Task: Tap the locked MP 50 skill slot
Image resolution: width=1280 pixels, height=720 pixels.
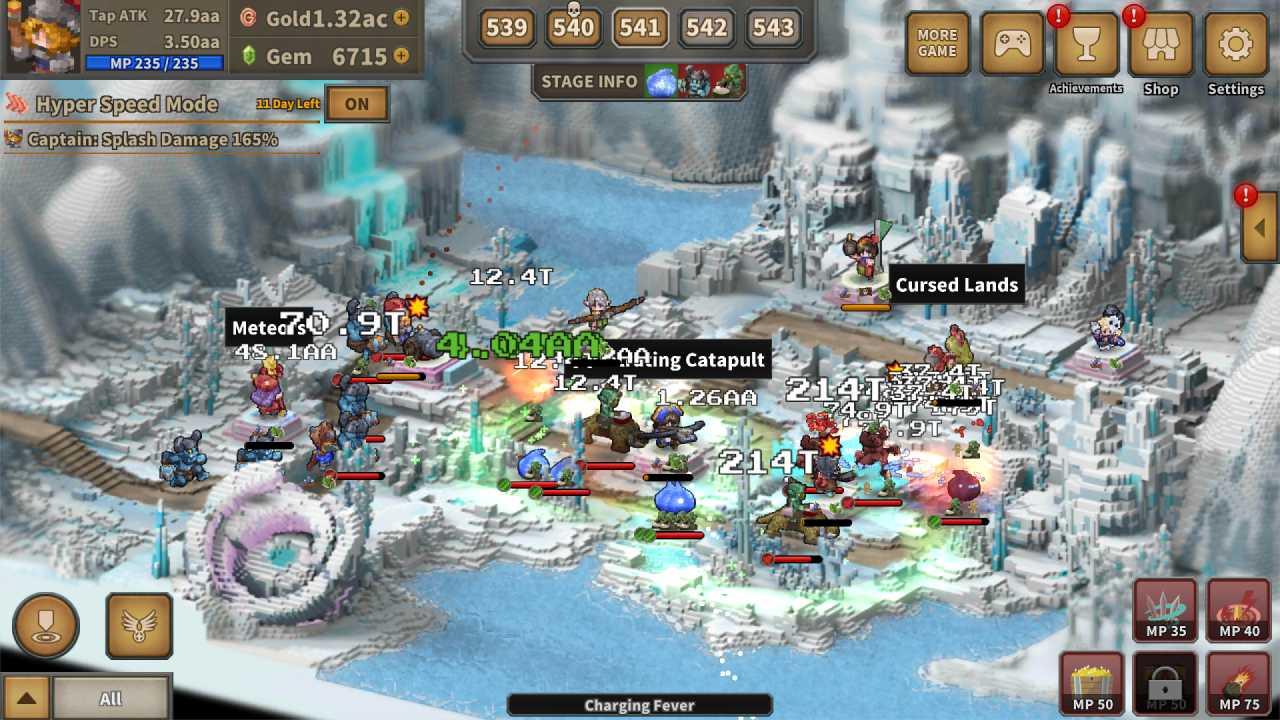Action: [x=1163, y=684]
